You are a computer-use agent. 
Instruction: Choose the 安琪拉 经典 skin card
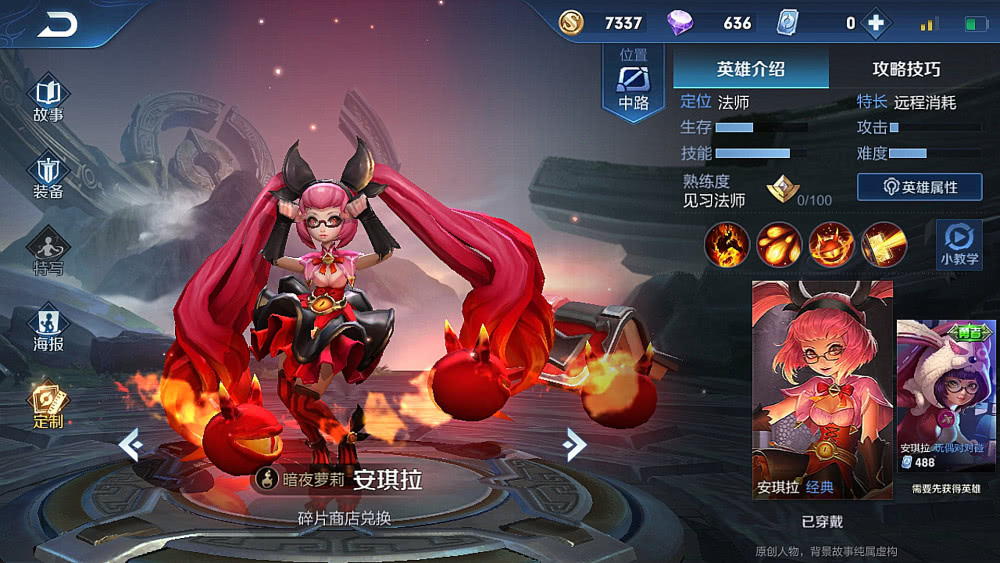(821, 390)
